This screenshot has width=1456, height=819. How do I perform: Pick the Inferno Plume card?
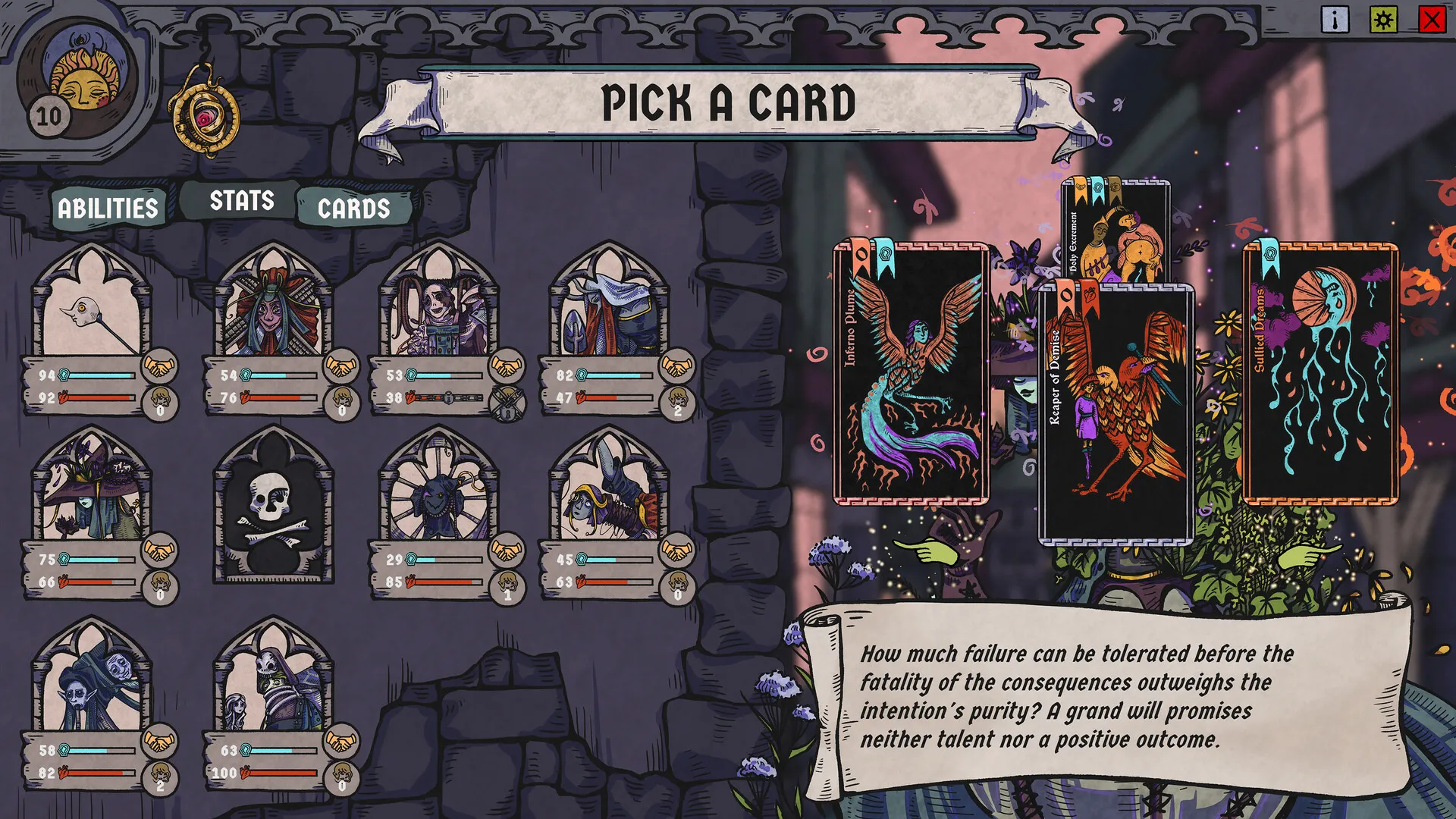(911, 374)
